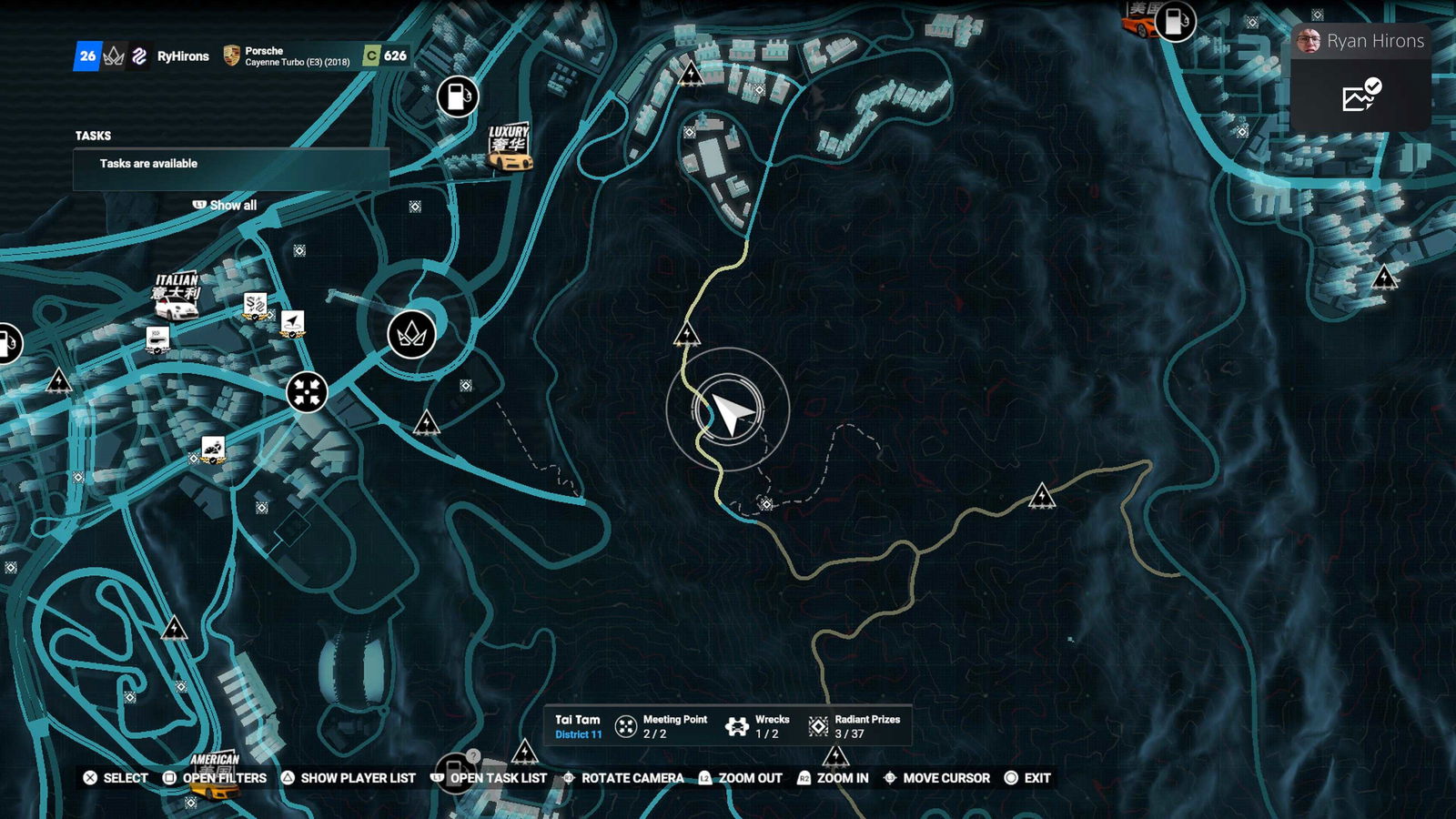The width and height of the screenshot is (1456, 819).
Task: Click the Porsche manufacturer badge in the player banner
Action: [x=232, y=56]
